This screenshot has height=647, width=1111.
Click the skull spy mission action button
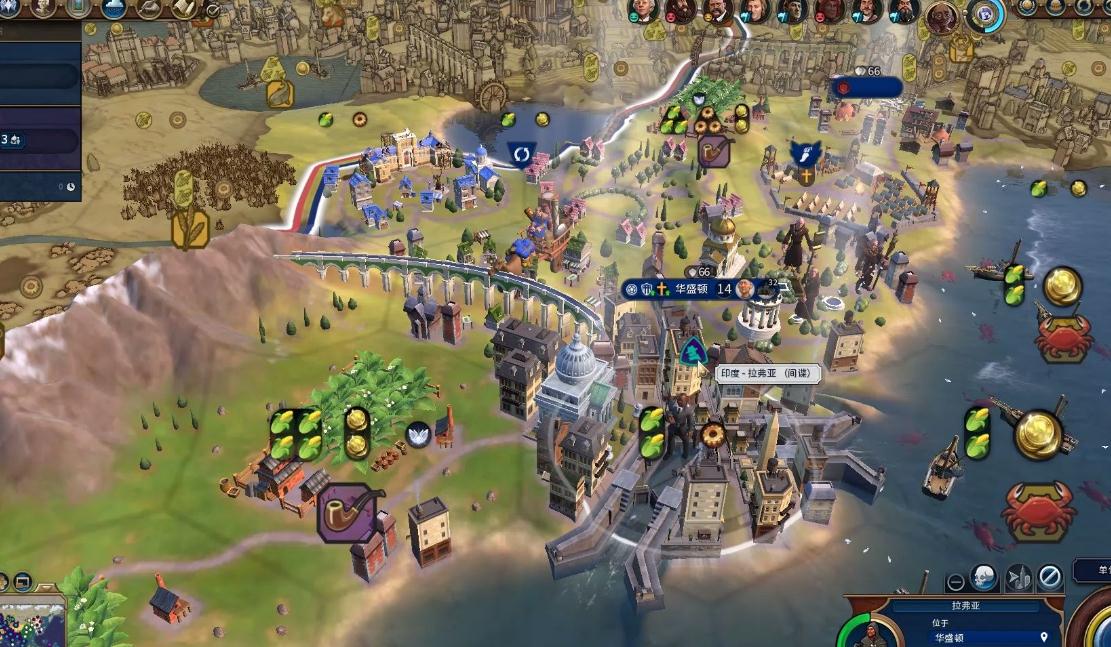(x=984, y=577)
